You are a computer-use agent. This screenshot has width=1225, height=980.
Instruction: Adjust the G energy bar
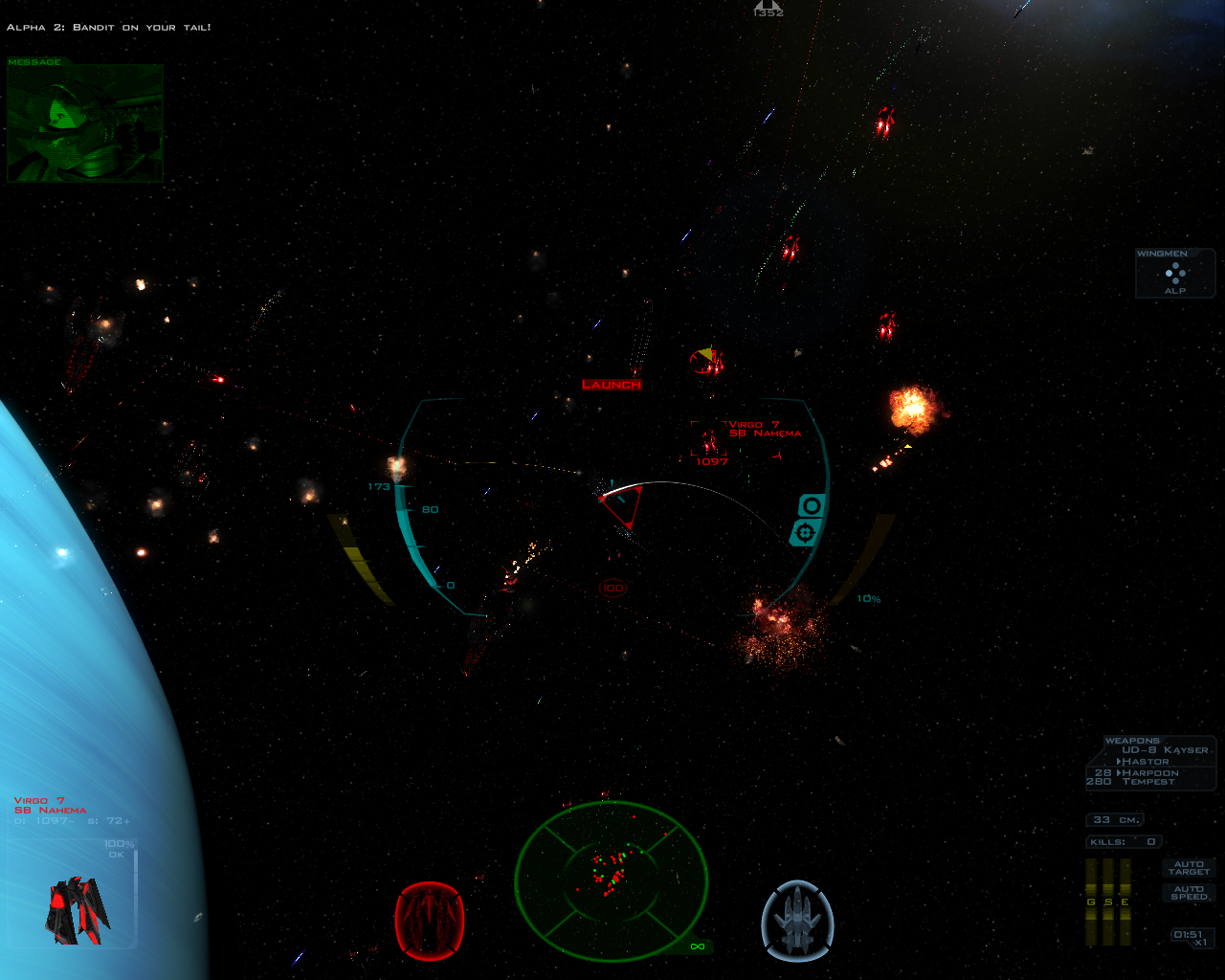(x=1091, y=902)
